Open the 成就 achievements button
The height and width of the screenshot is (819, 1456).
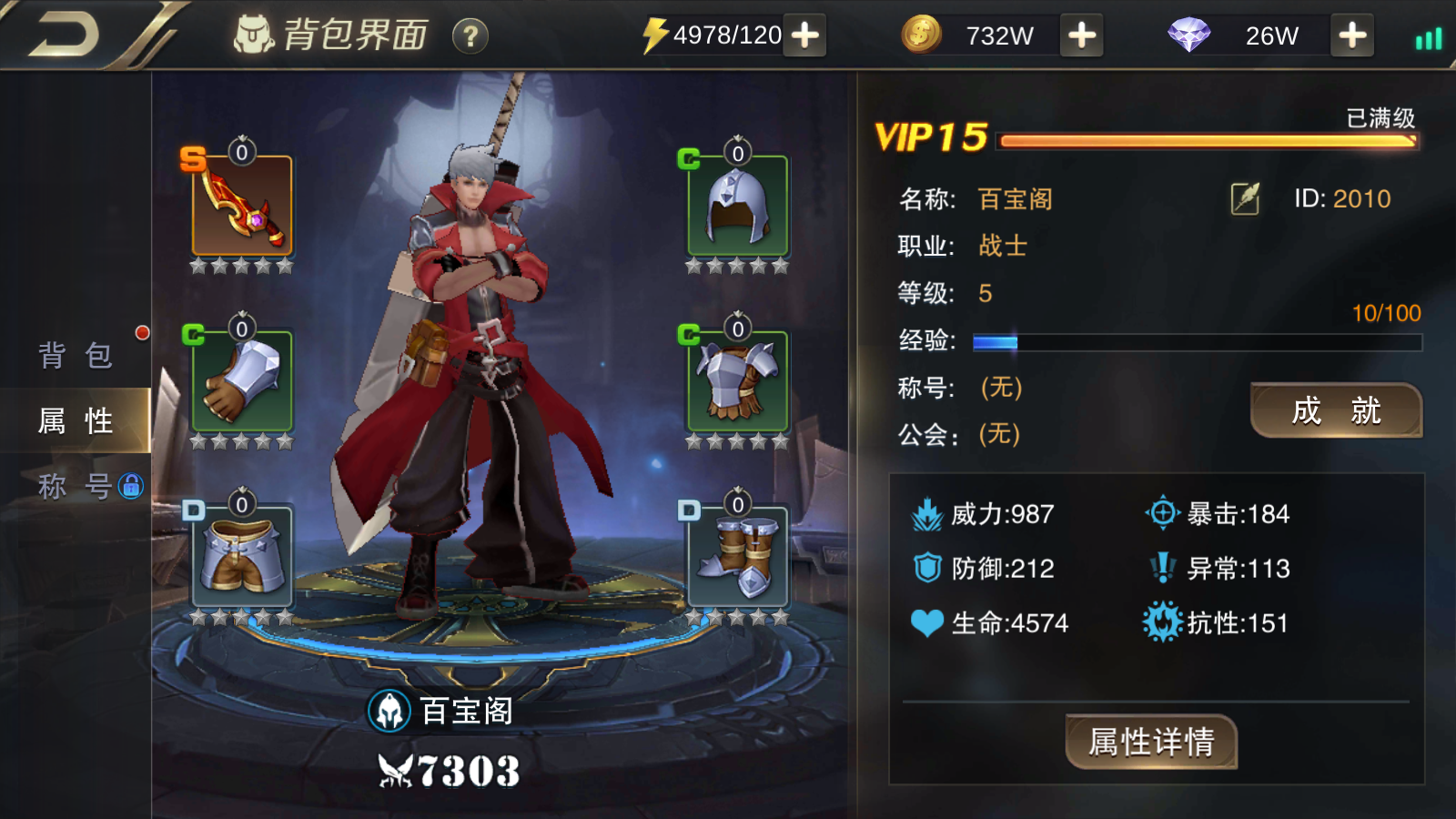point(1336,410)
